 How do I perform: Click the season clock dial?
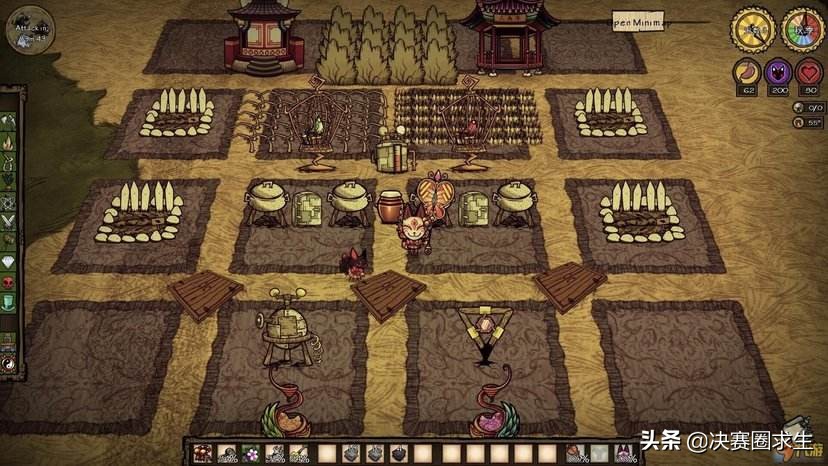[x=801, y=28]
